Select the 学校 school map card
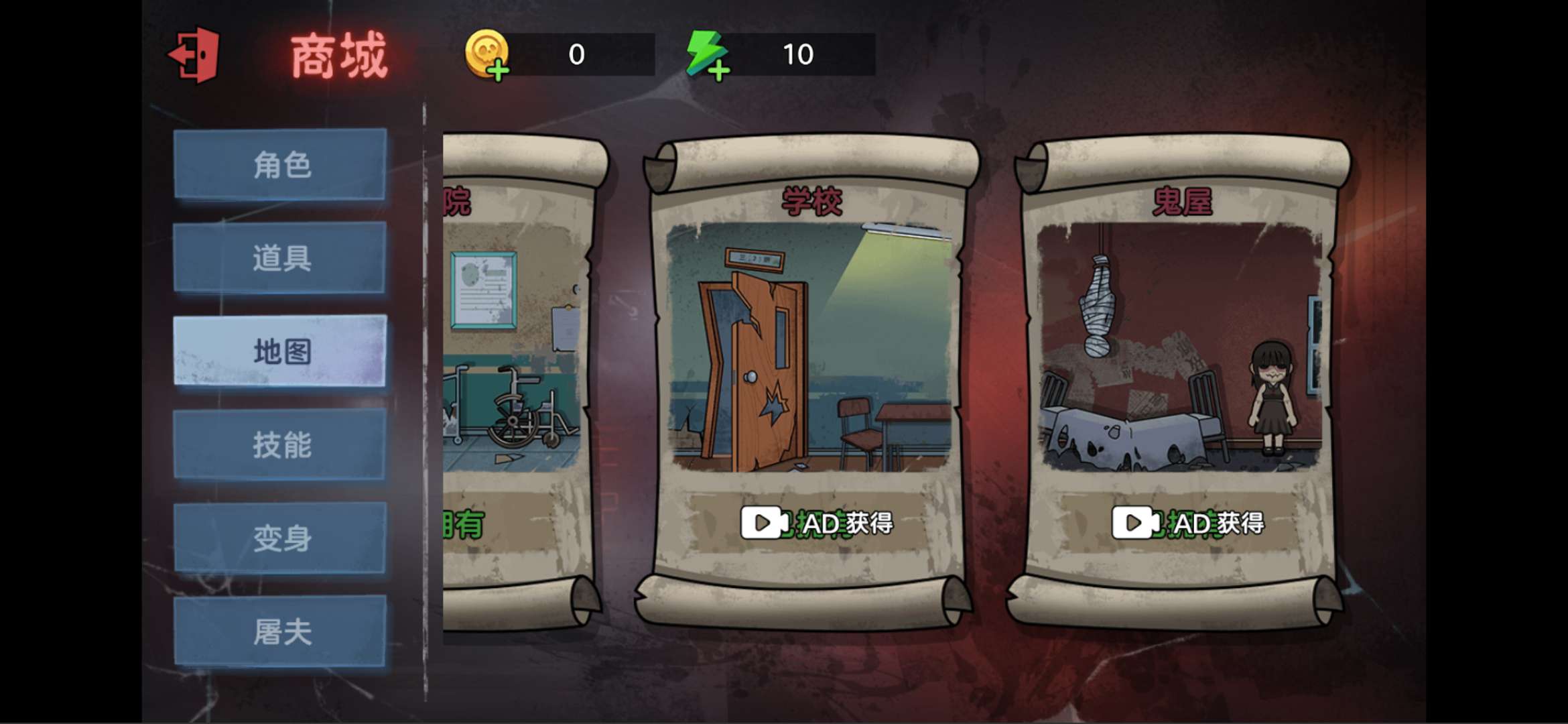Screen dimensions: 1568x724 tap(810, 347)
